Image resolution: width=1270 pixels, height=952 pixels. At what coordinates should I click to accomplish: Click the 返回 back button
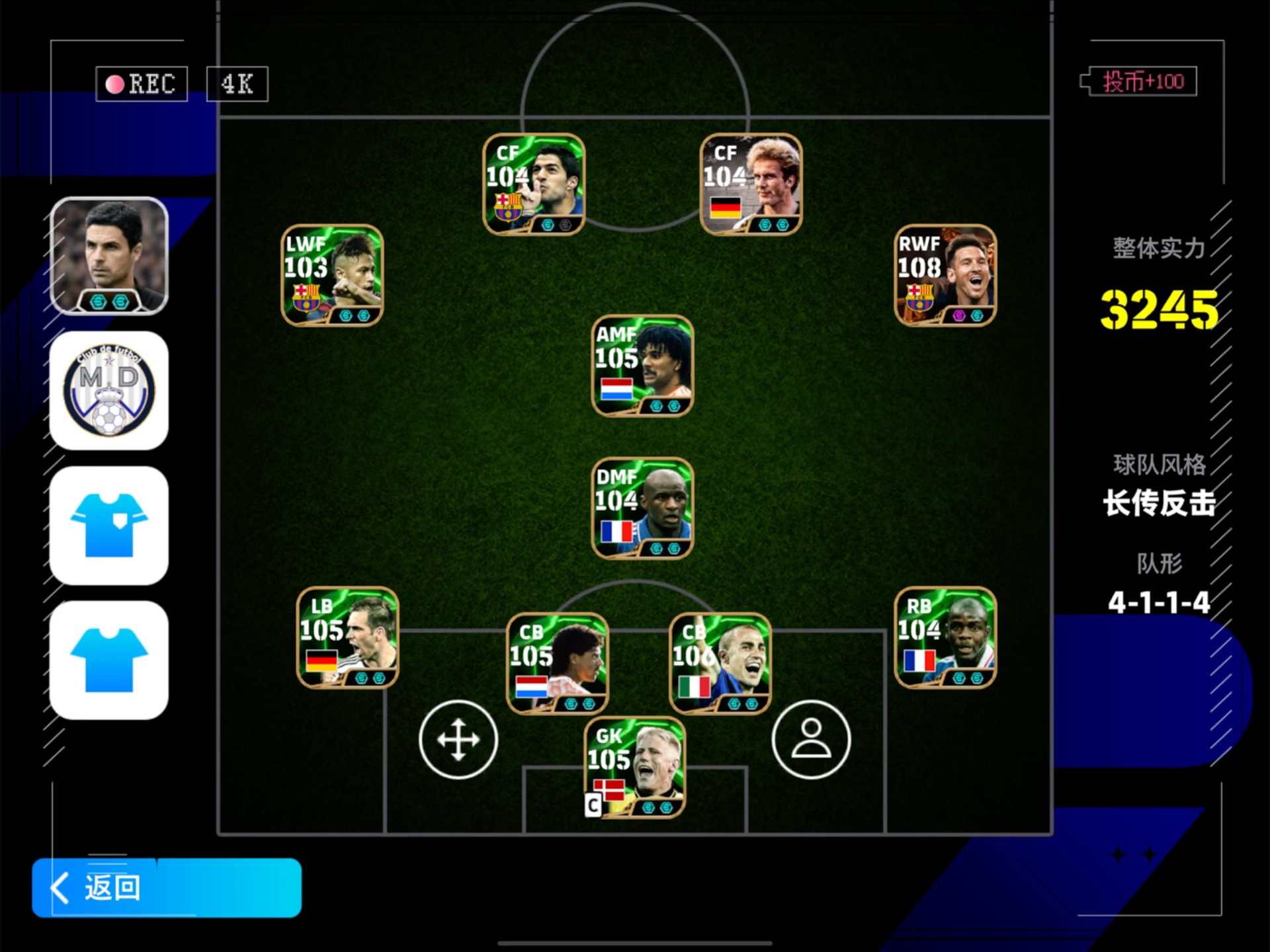[166, 887]
